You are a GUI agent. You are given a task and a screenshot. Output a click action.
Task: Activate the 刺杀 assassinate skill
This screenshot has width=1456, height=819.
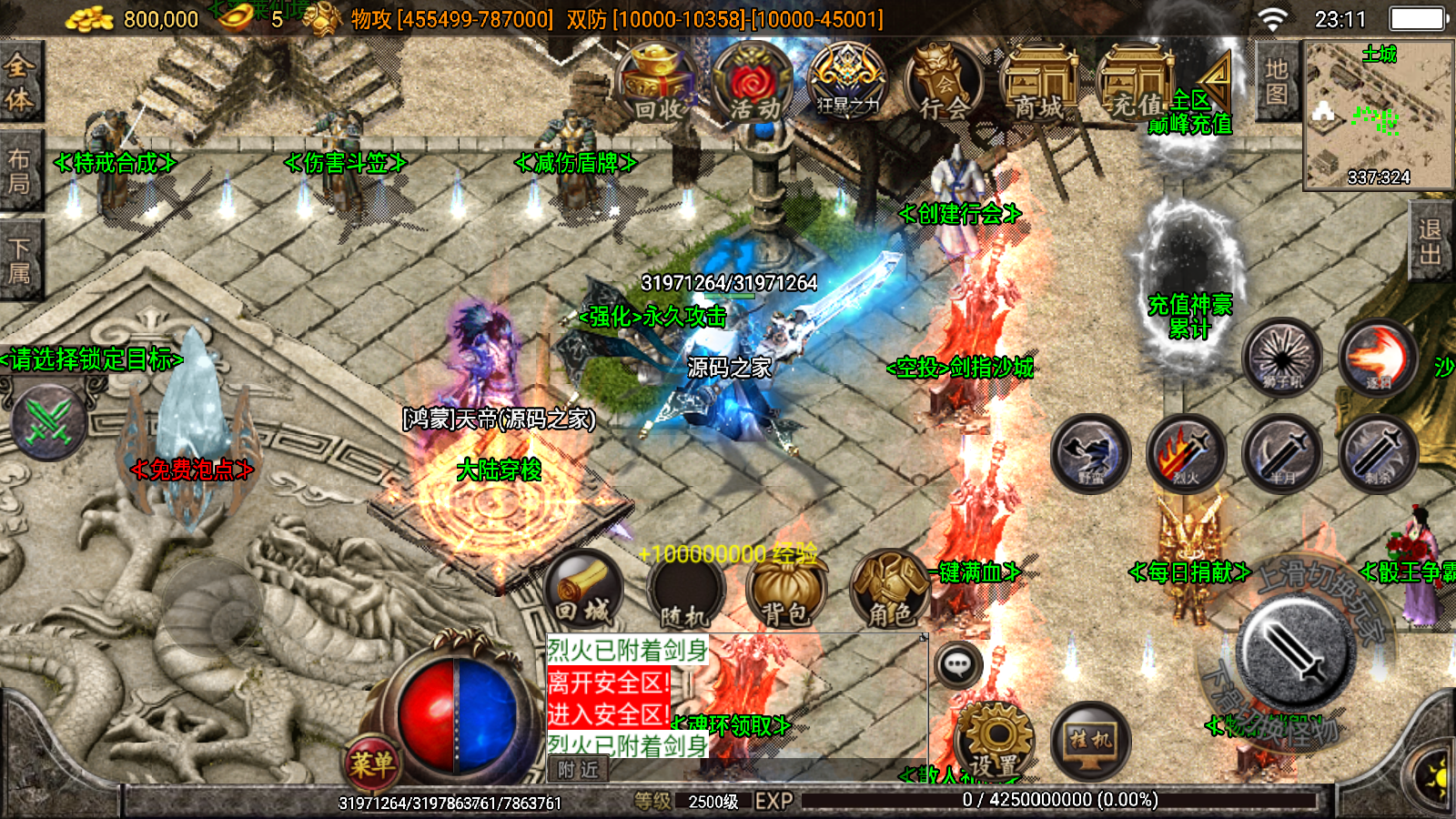[1378, 452]
